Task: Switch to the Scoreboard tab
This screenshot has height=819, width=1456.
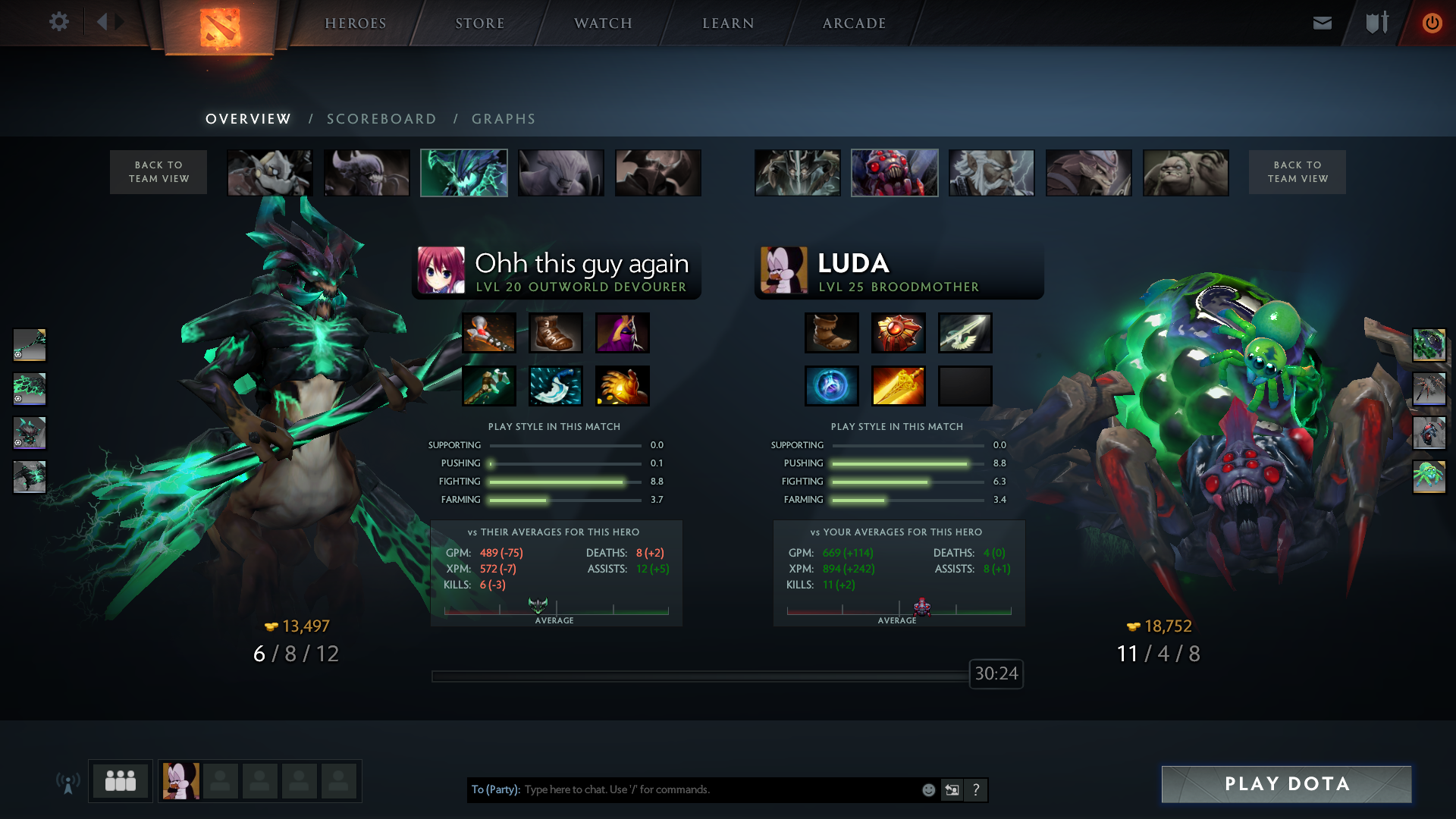Action: (x=381, y=119)
